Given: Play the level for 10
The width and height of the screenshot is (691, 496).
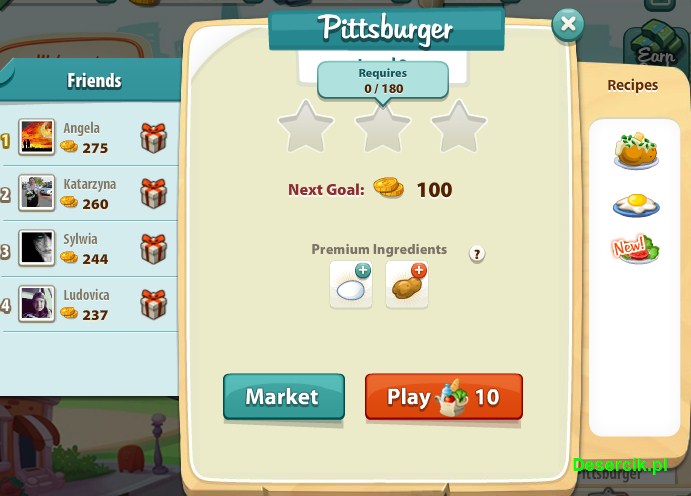Looking at the screenshot, I should tap(443, 397).
